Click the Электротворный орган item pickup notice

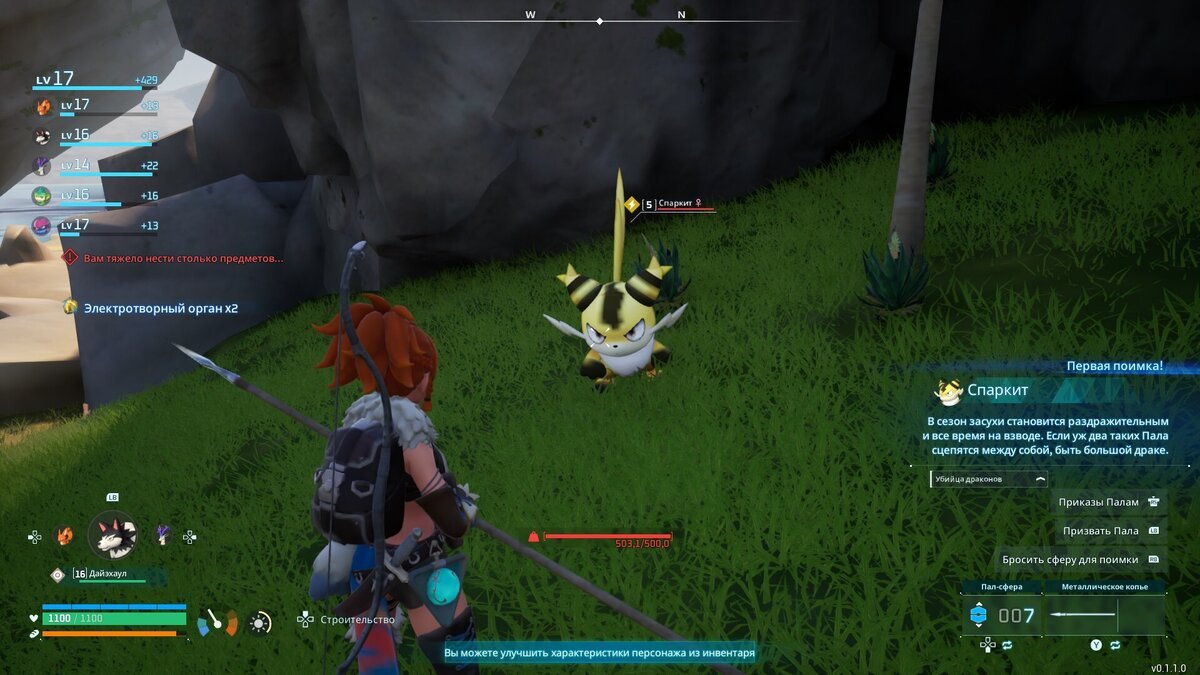point(160,308)
